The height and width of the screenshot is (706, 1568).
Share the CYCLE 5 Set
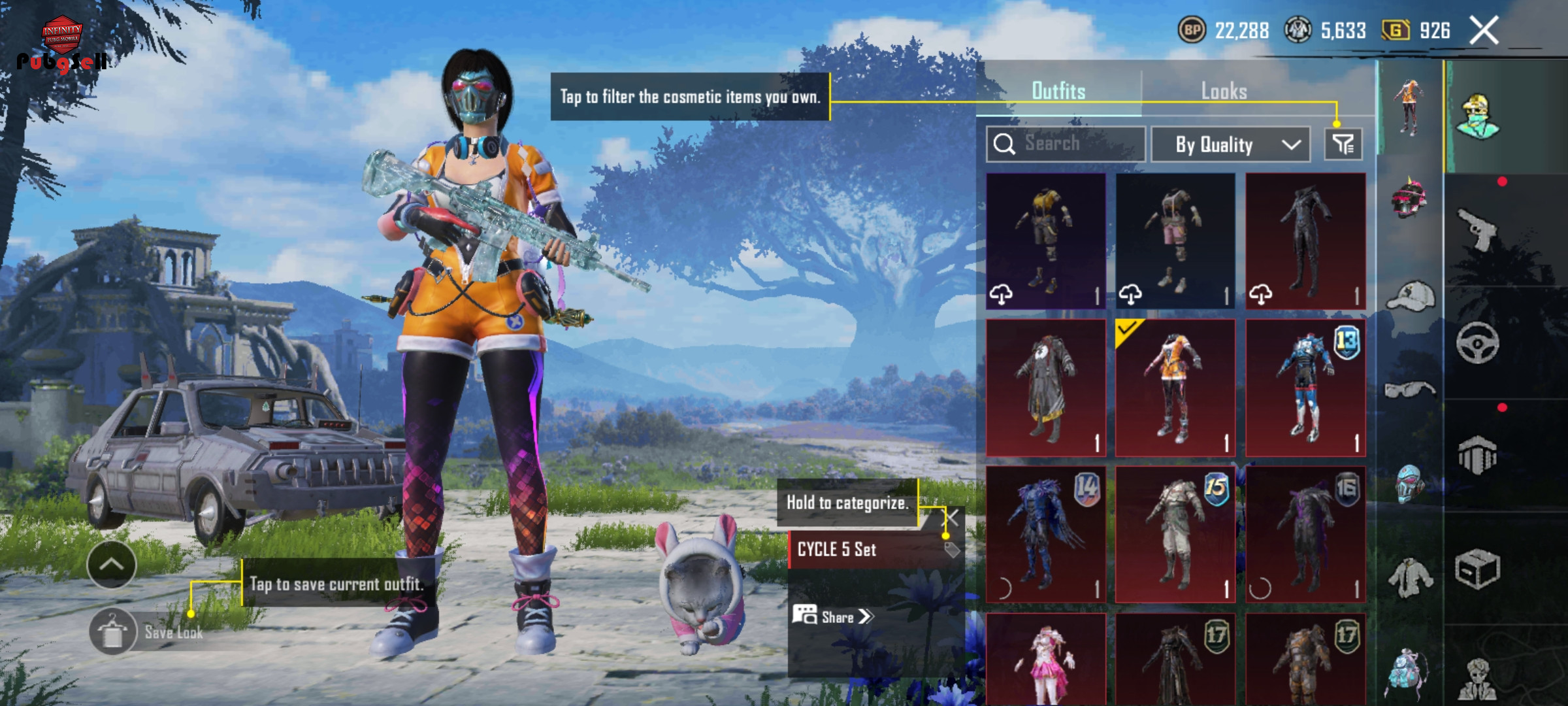[833, 616]
